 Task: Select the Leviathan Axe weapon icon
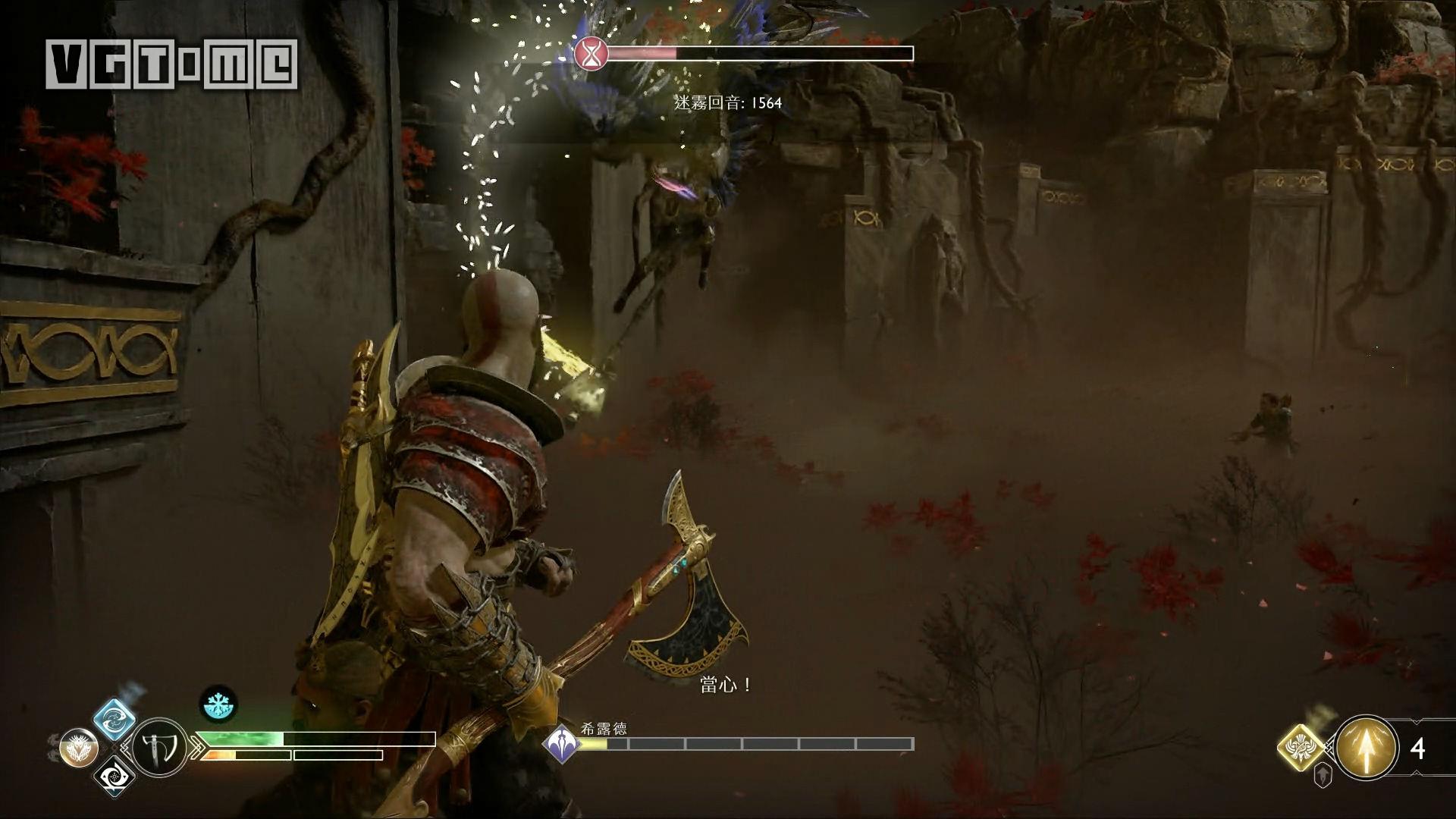(159, 748)
